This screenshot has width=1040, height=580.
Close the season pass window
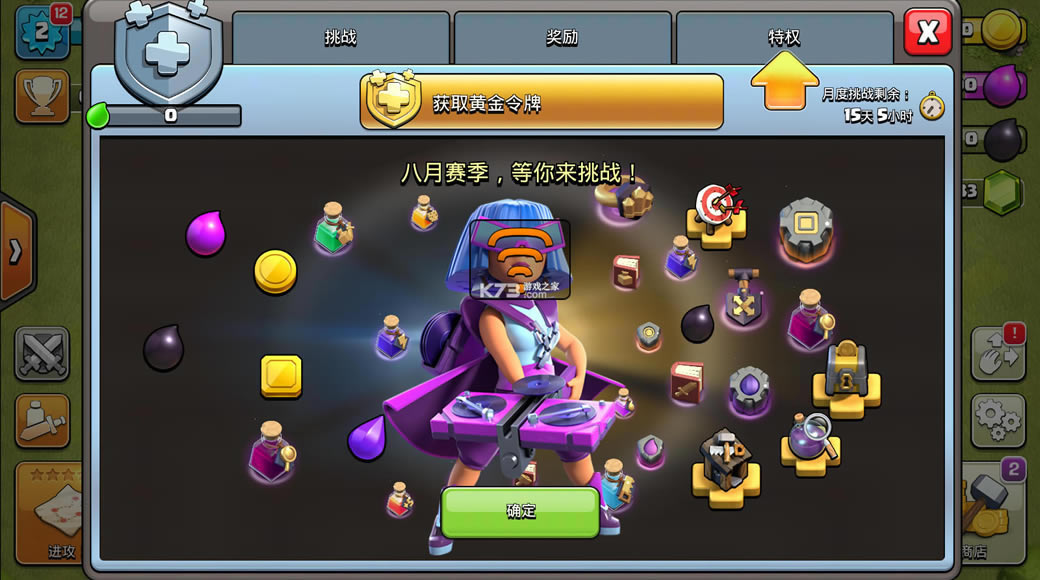coord(927,33)
